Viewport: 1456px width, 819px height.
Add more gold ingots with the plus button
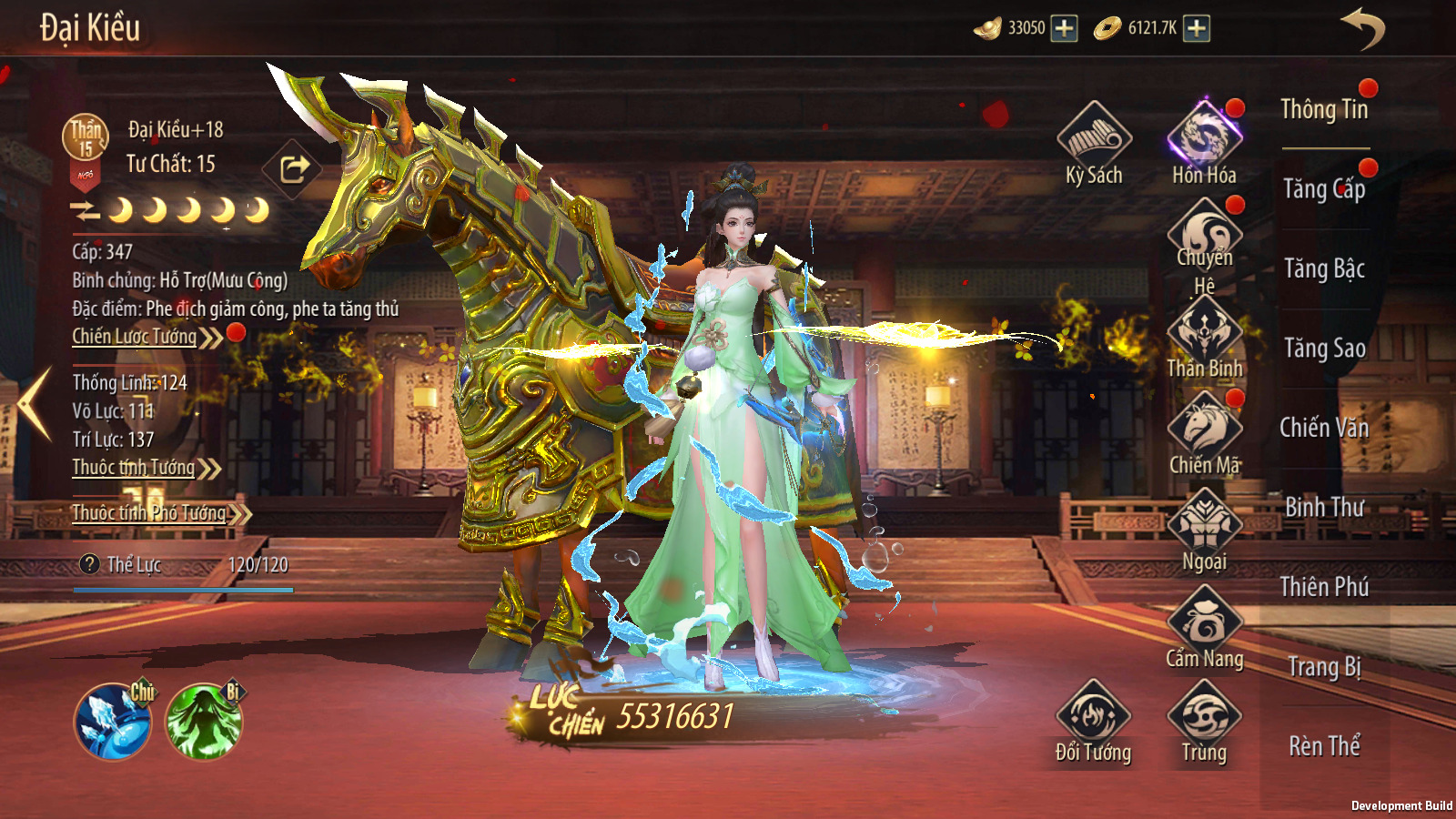tap(1064, 28)
